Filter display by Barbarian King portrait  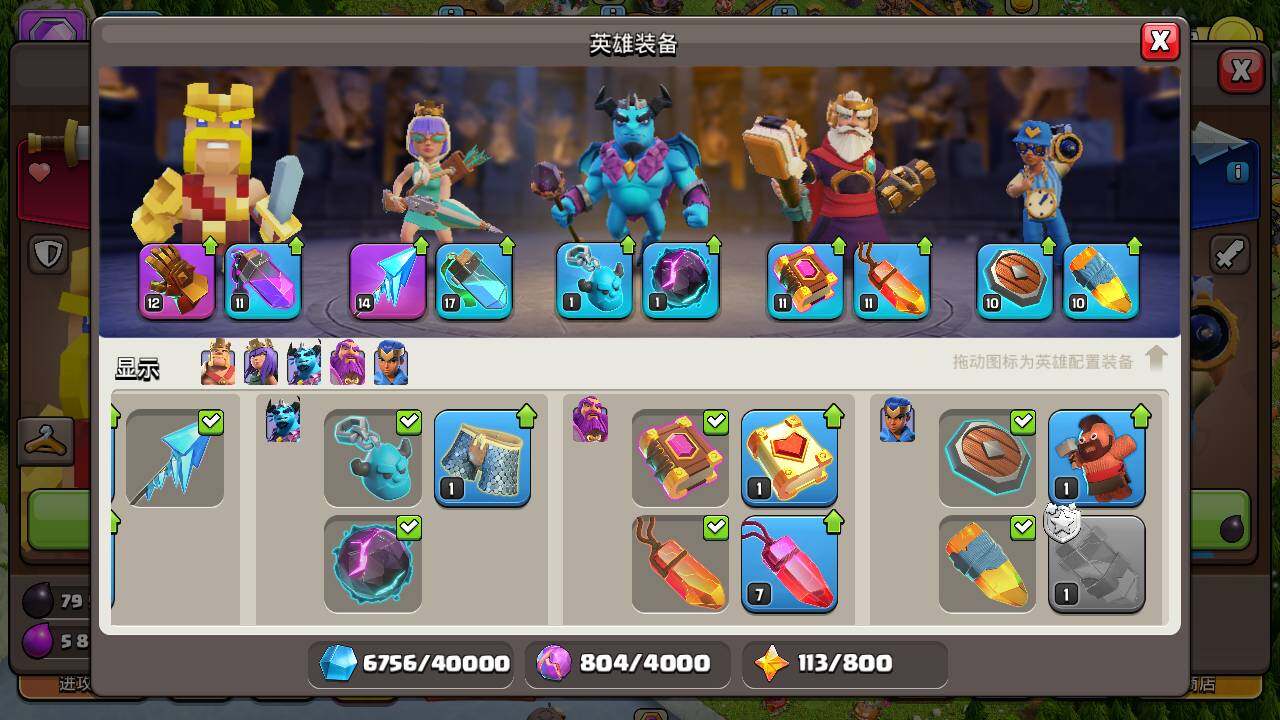tap(218, 362)
